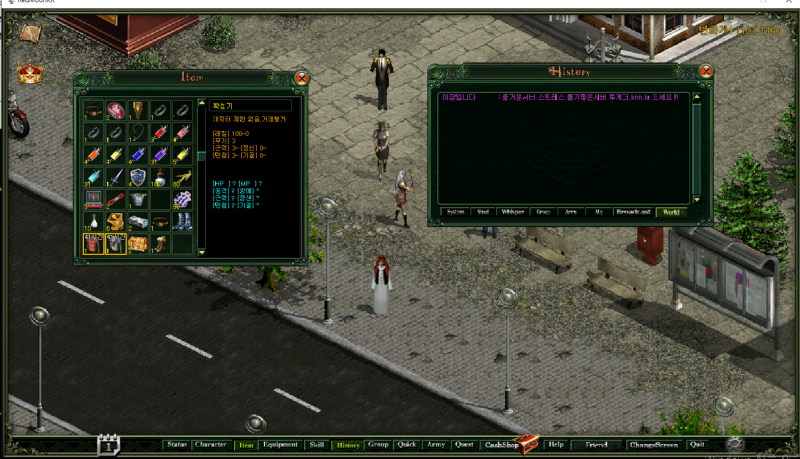This screenshot has width=800, height=459.
Task: Open the Character menu
Action: point(211,444)
